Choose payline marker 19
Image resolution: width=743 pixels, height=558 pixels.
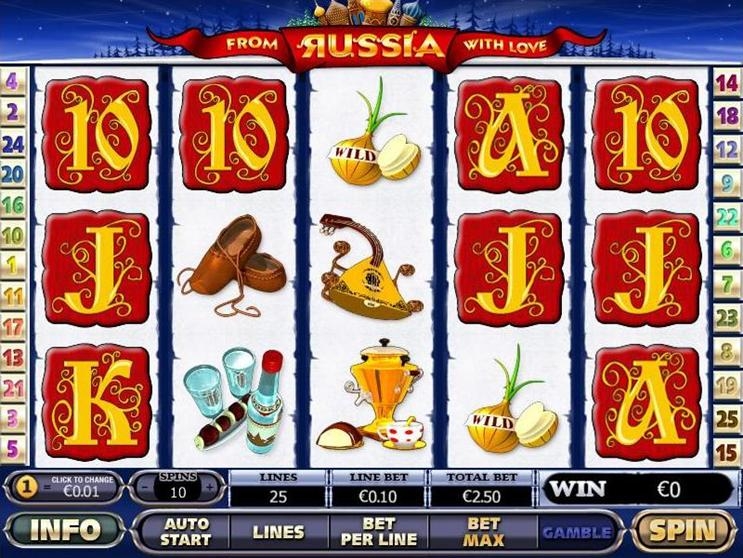pos(727,385)
